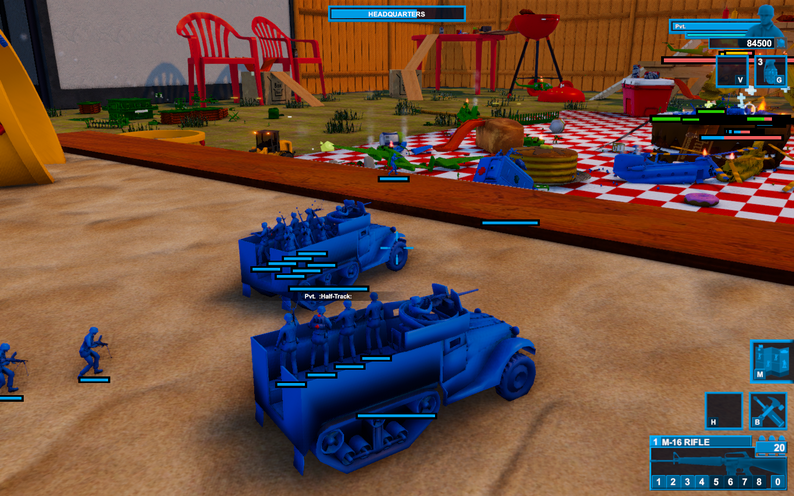
Task: Click the soldier portrait
Action: pyautogui.click(x=767, y=19)
